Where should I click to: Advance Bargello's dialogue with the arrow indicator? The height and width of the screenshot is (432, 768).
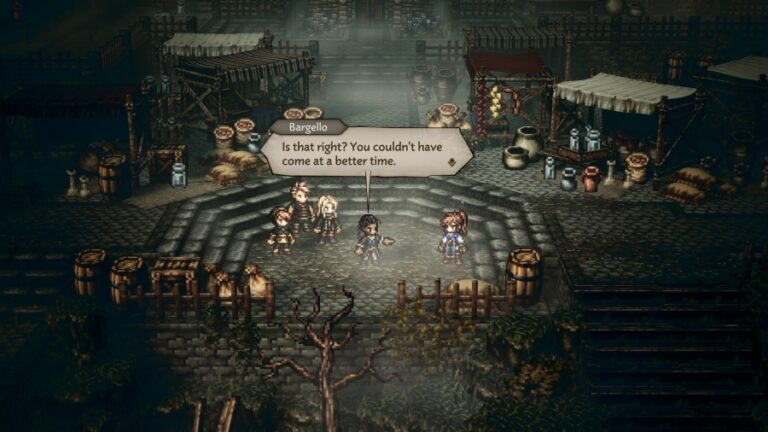(x=452, y=160)
